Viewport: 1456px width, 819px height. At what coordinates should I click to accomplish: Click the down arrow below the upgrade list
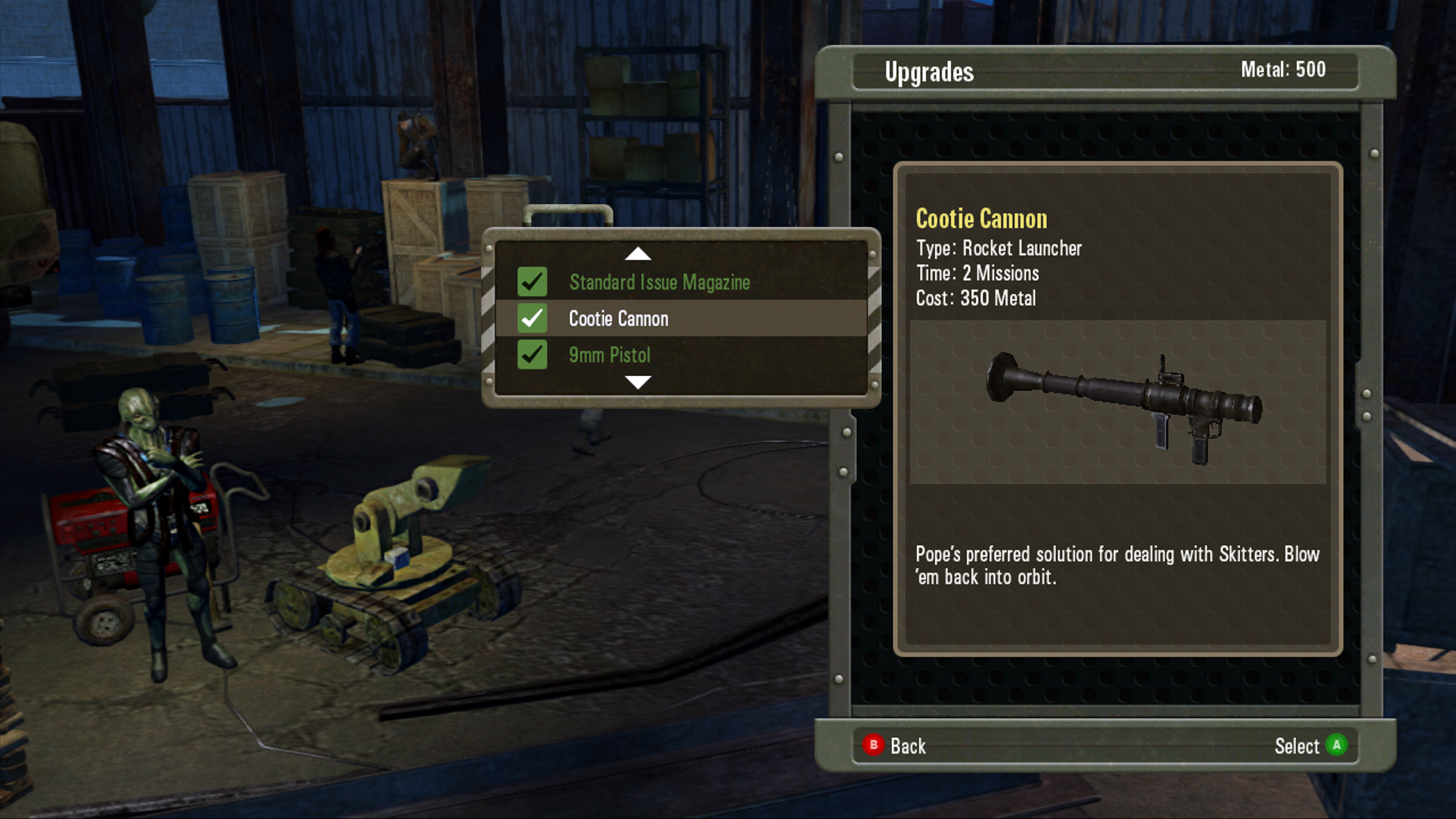point(638,382)
